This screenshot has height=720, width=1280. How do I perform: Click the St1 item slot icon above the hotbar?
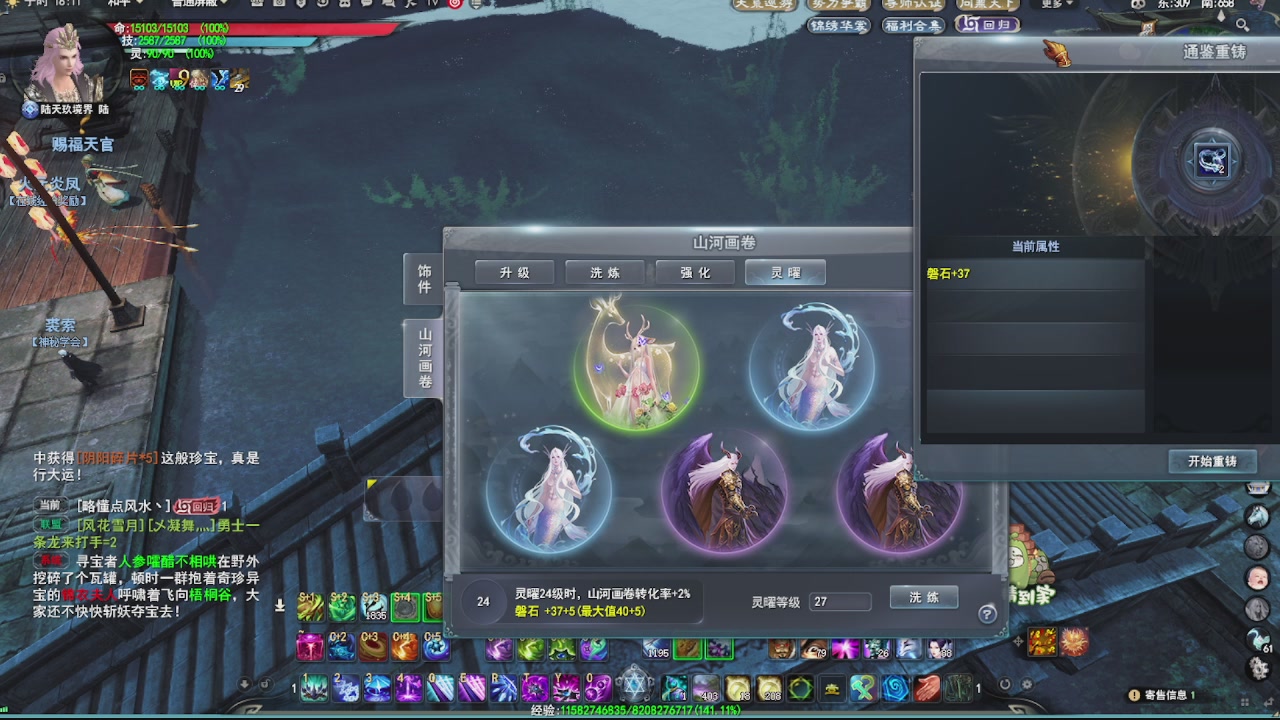click(x=313, y=605)
